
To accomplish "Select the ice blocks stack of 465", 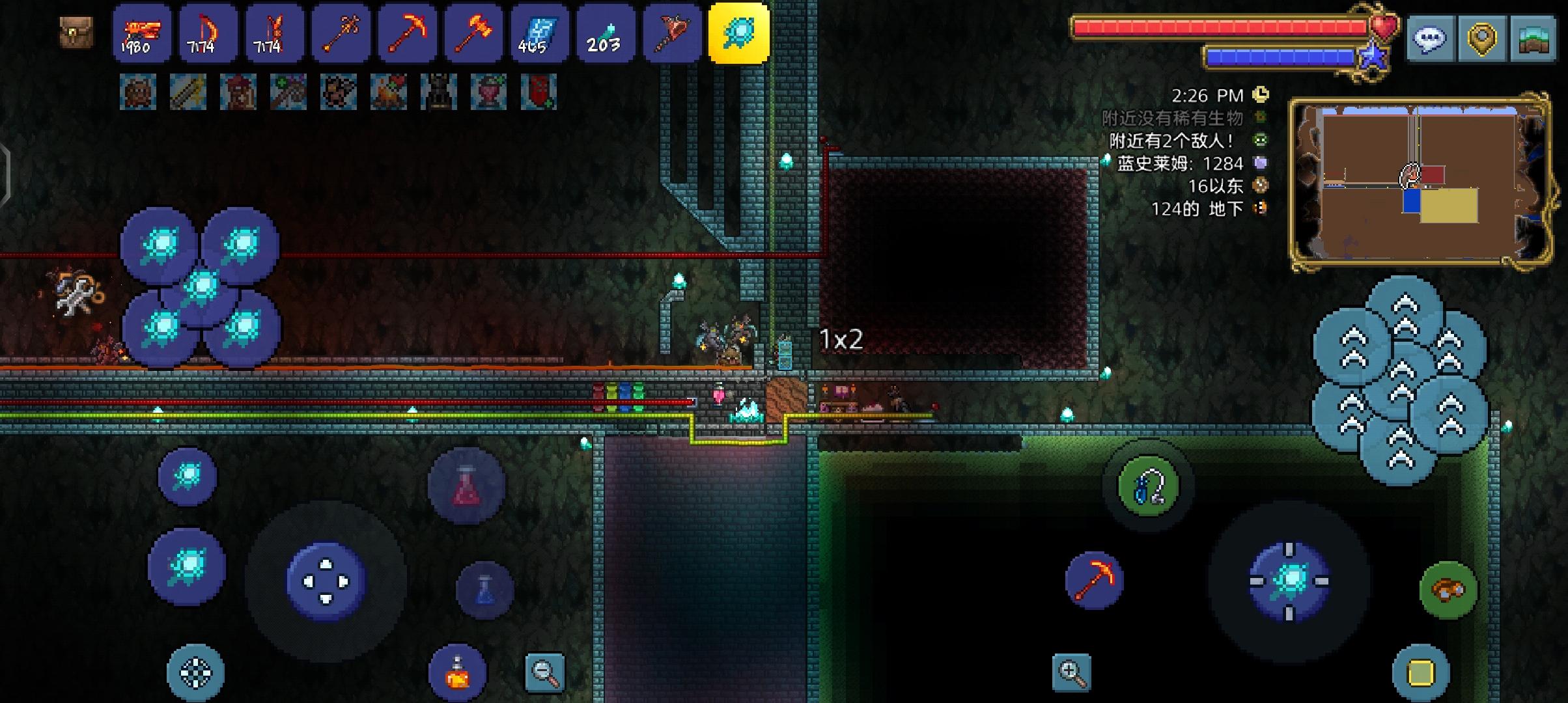I will click(x=540, y=33).
